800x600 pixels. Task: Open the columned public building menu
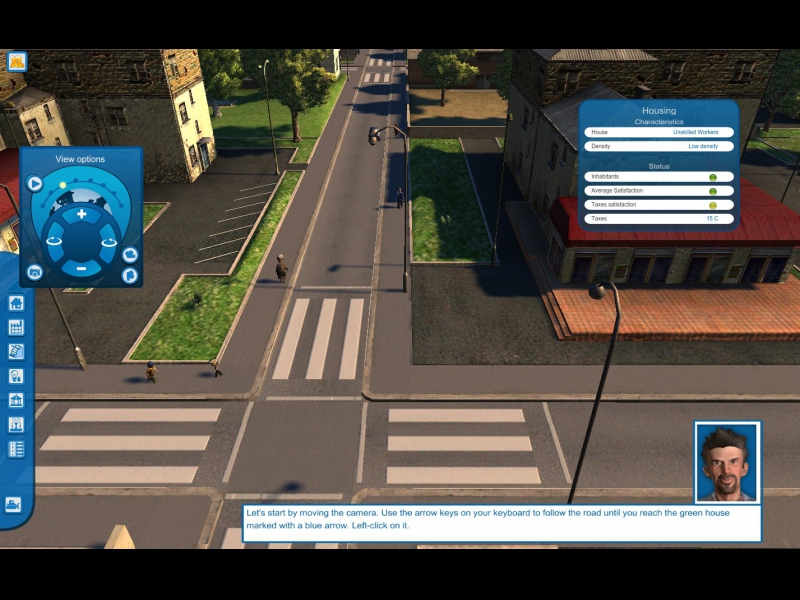point(16,400)
